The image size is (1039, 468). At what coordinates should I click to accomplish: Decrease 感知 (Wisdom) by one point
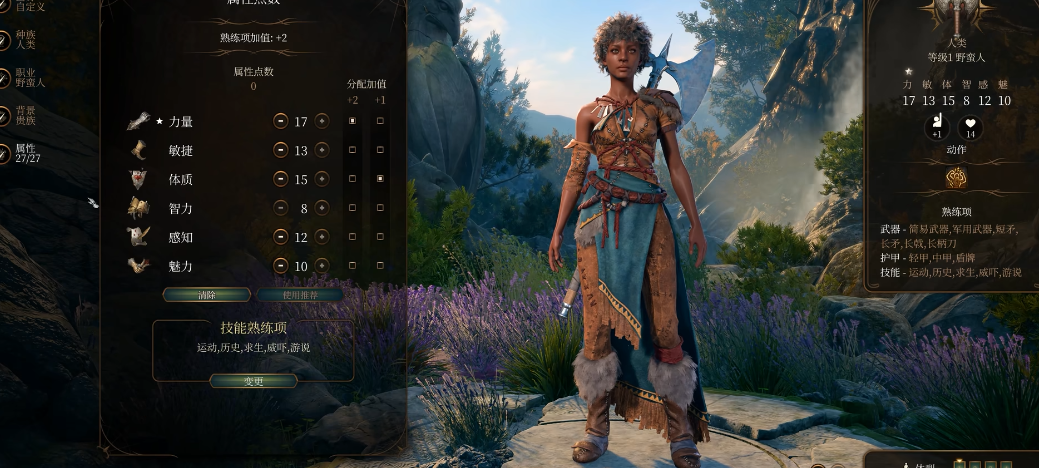pos(280,237)
